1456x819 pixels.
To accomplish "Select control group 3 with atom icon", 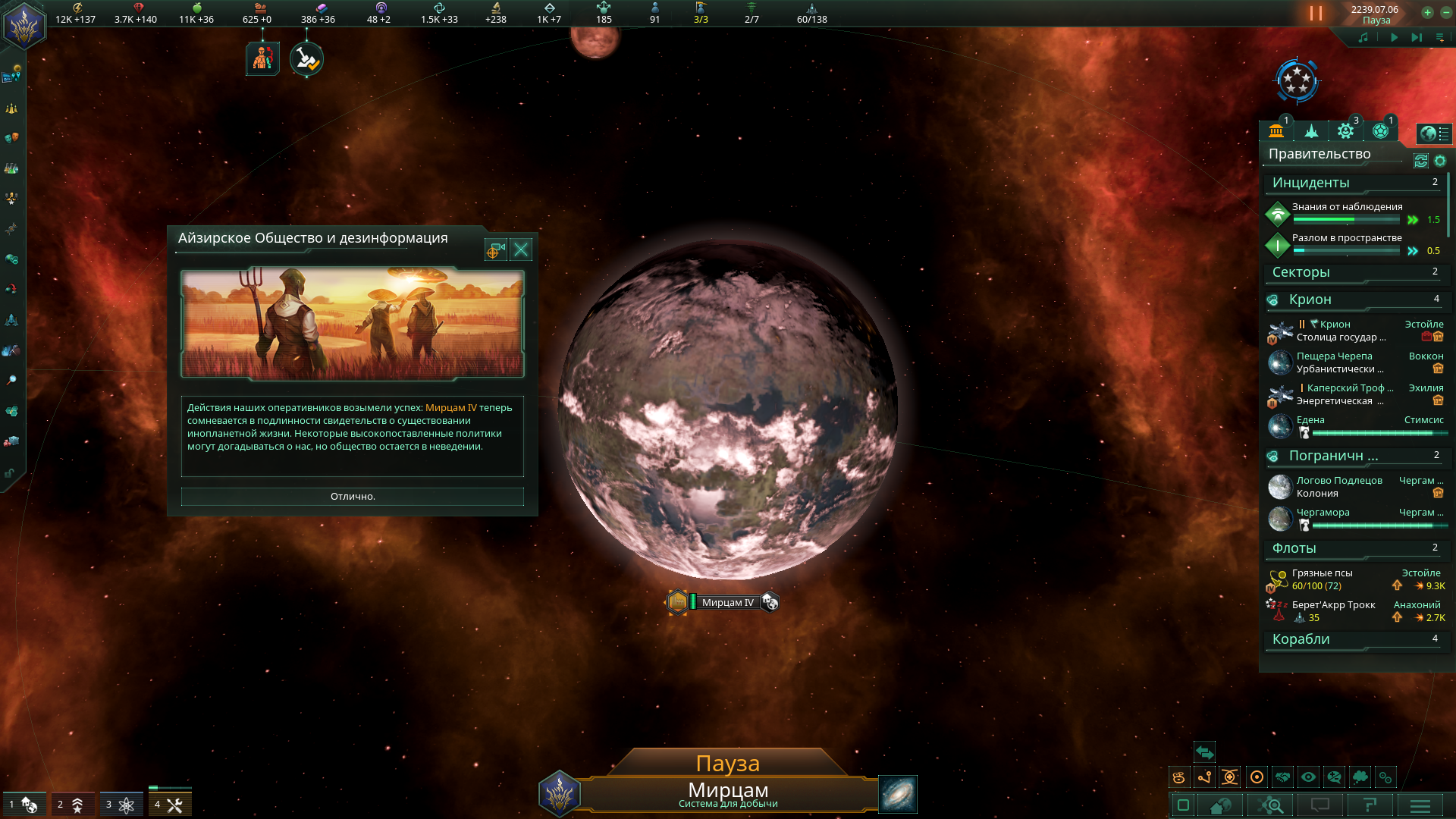I will (x=121, y=805).
